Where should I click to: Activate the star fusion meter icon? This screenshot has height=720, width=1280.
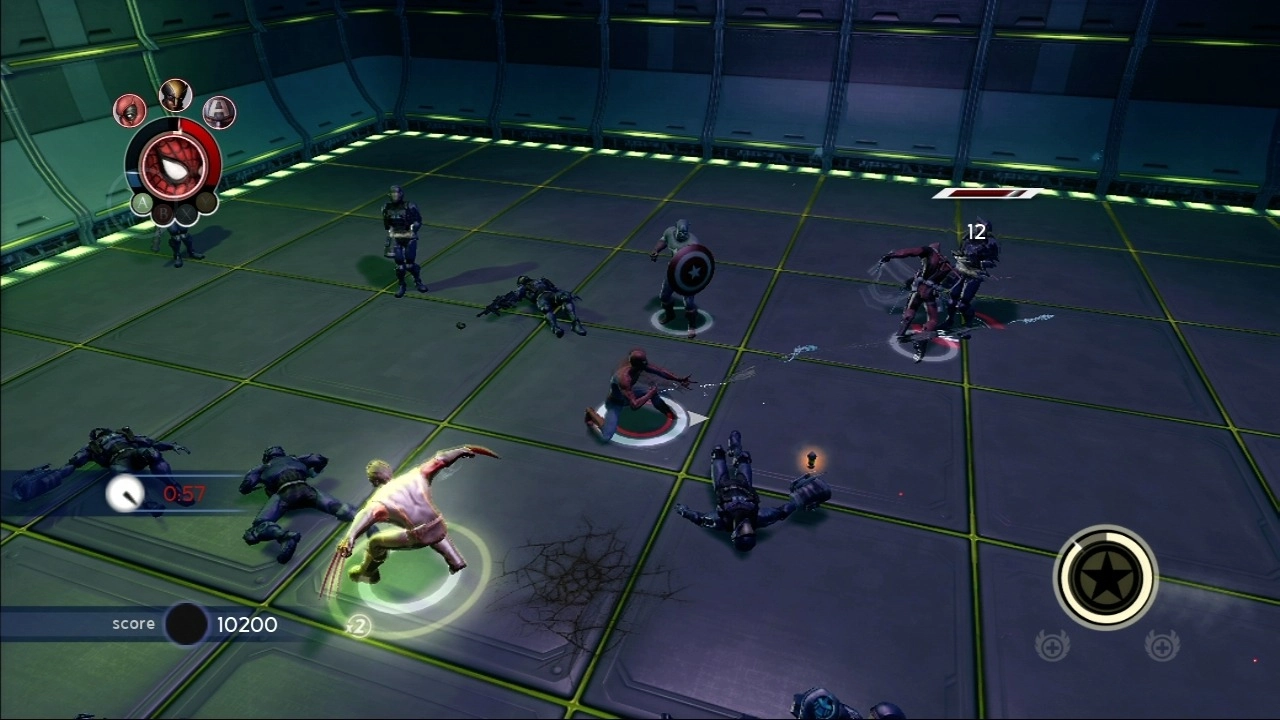tap(1105, 577)
